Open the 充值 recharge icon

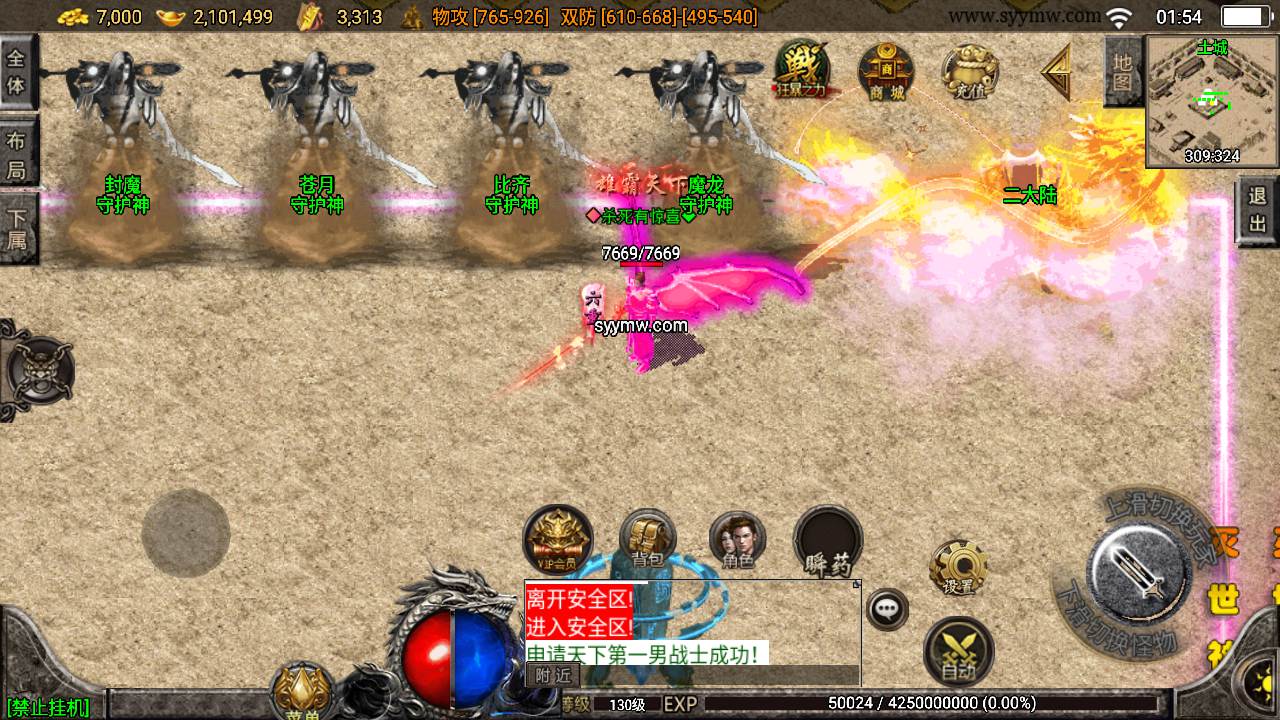click(x=970, y=70)
